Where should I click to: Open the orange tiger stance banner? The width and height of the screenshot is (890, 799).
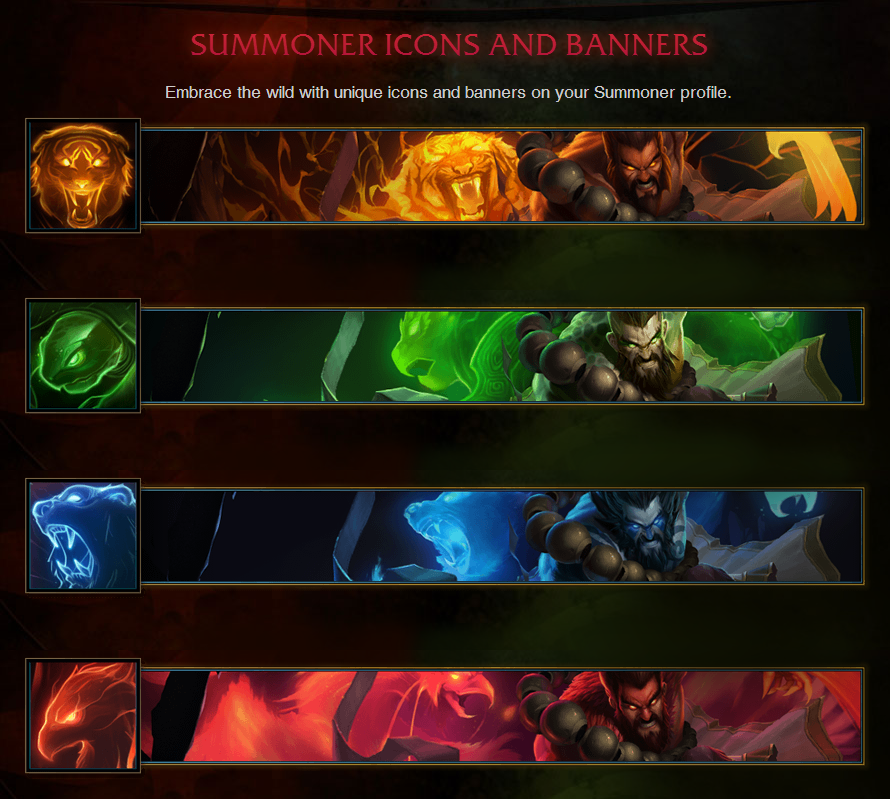(x=501, y=176)
